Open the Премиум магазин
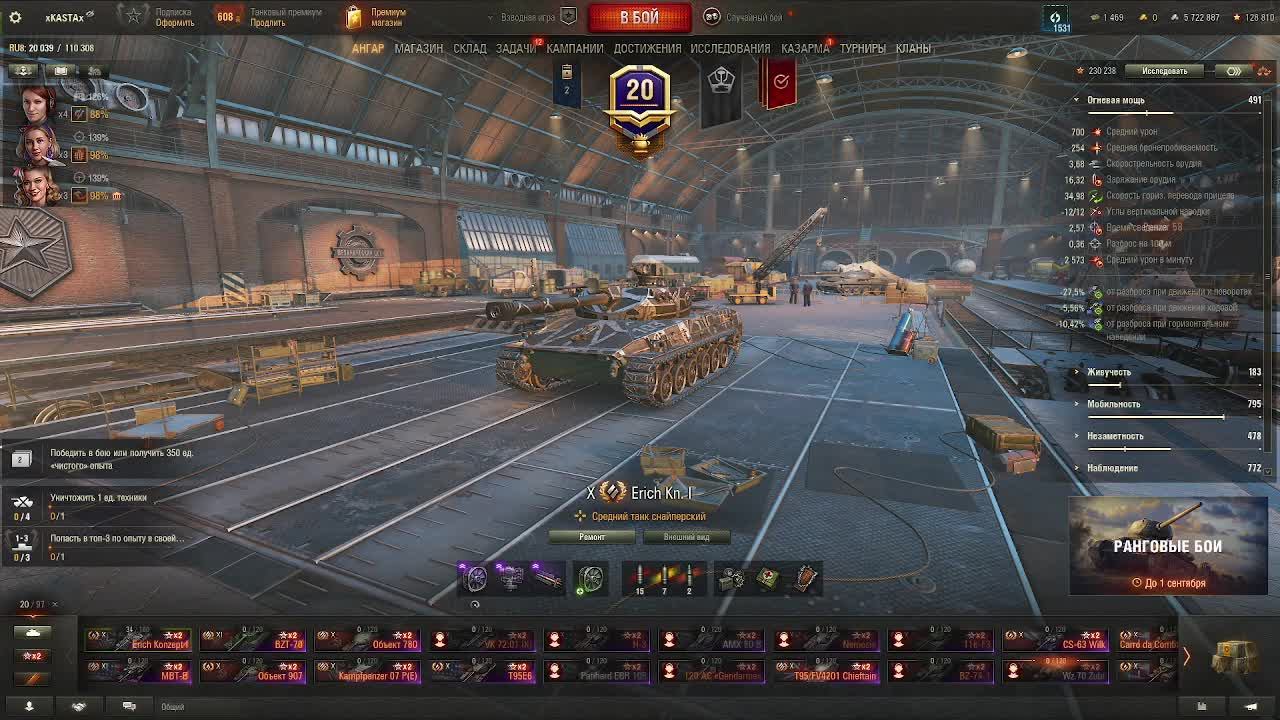Viewport: 1280px width, 720px height. click(376, 17)
